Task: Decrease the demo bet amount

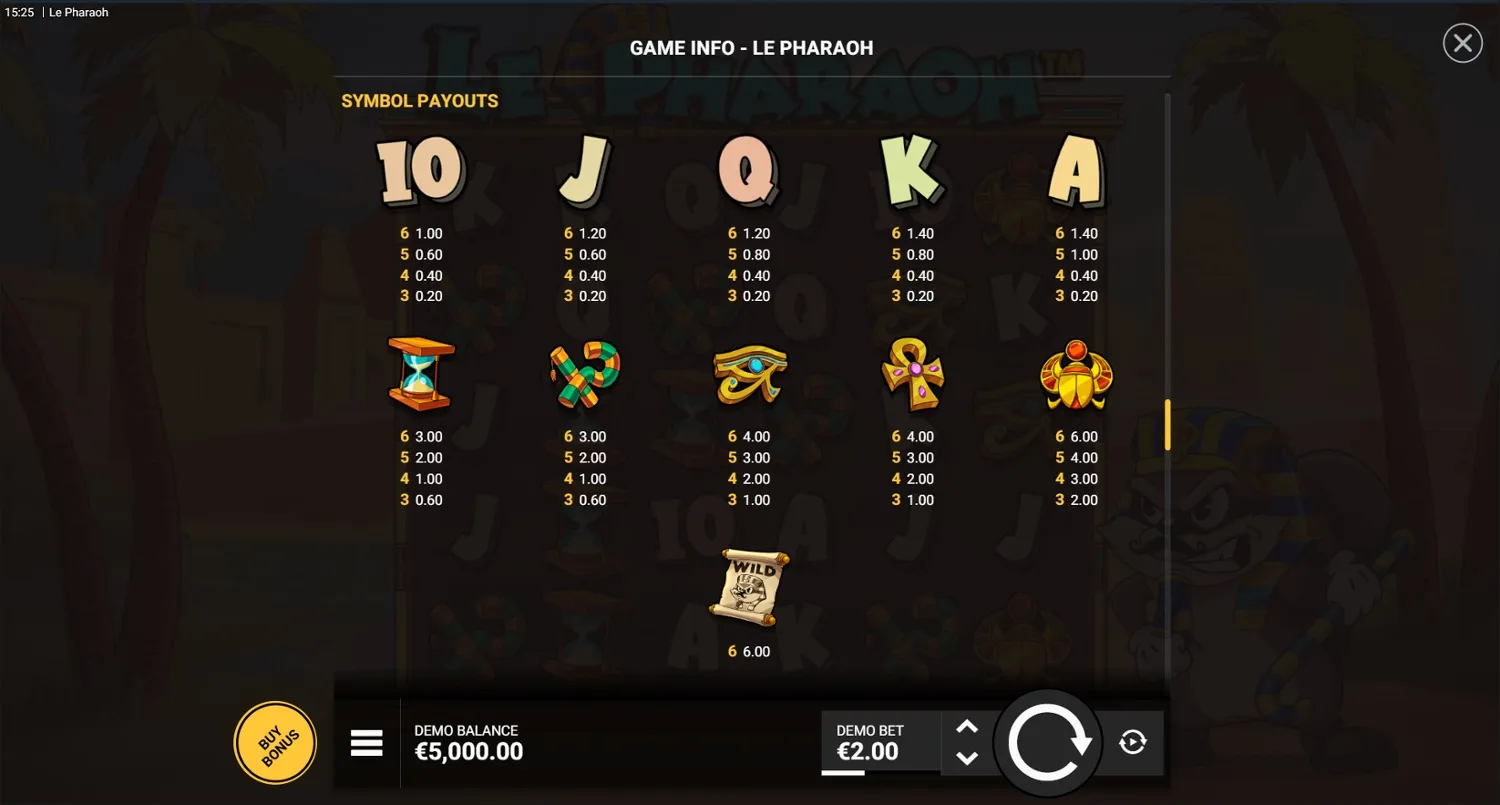Action: (x=968, y=757)
